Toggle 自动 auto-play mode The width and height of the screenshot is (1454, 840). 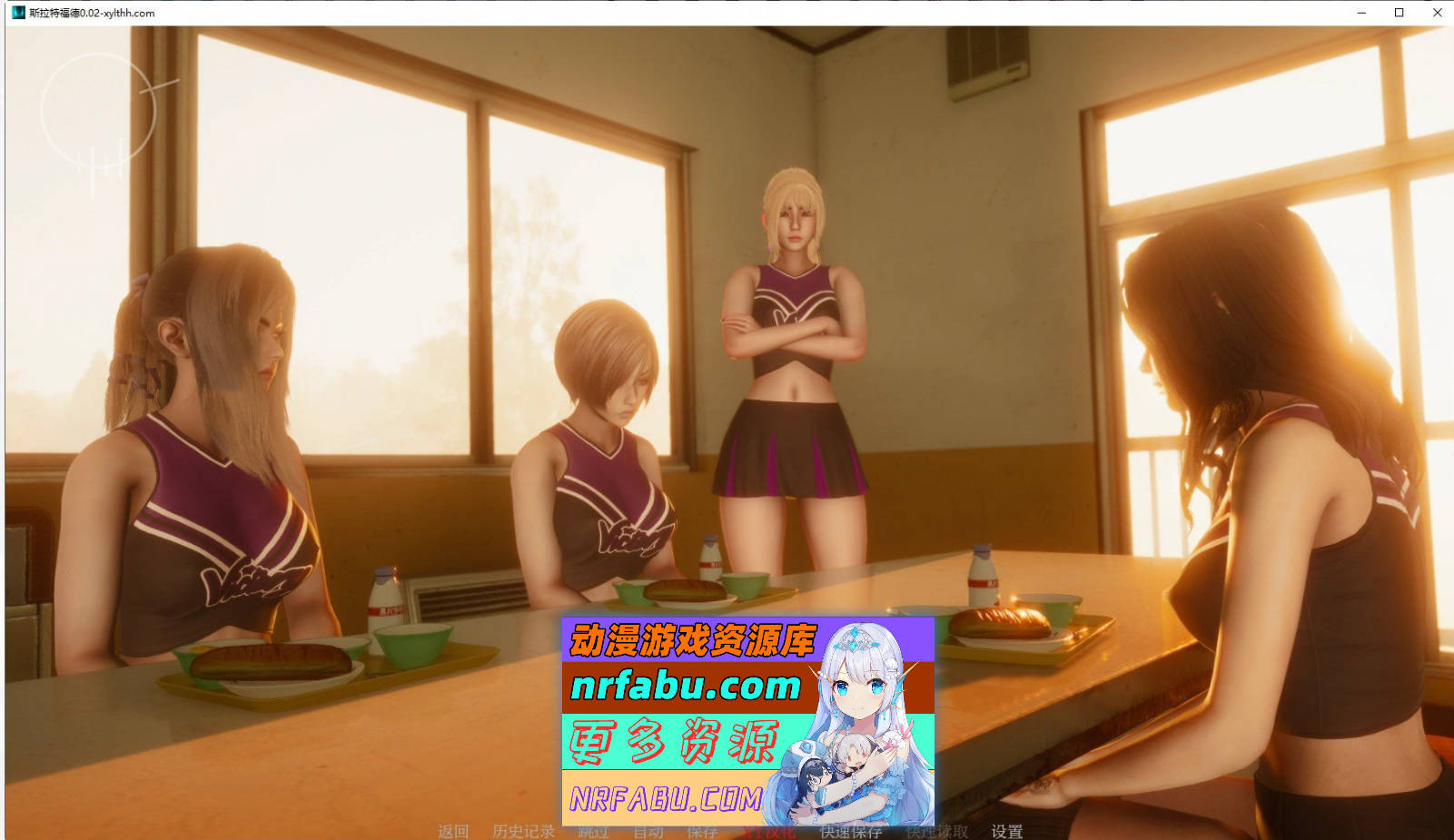point(648,831)
